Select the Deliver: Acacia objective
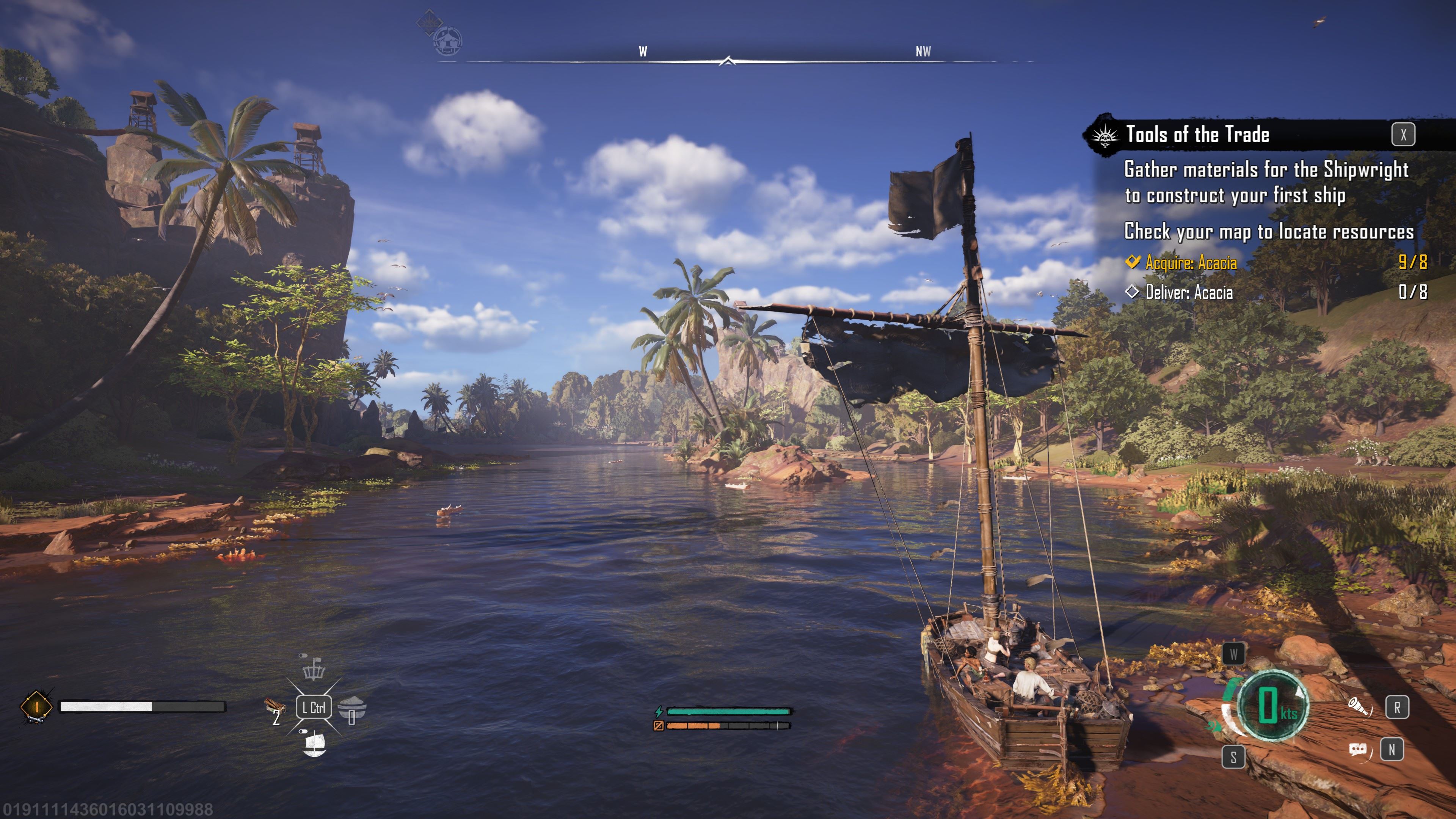Screen dimensions: 1456x819 pyautogui.click(x=1189, y=292)
